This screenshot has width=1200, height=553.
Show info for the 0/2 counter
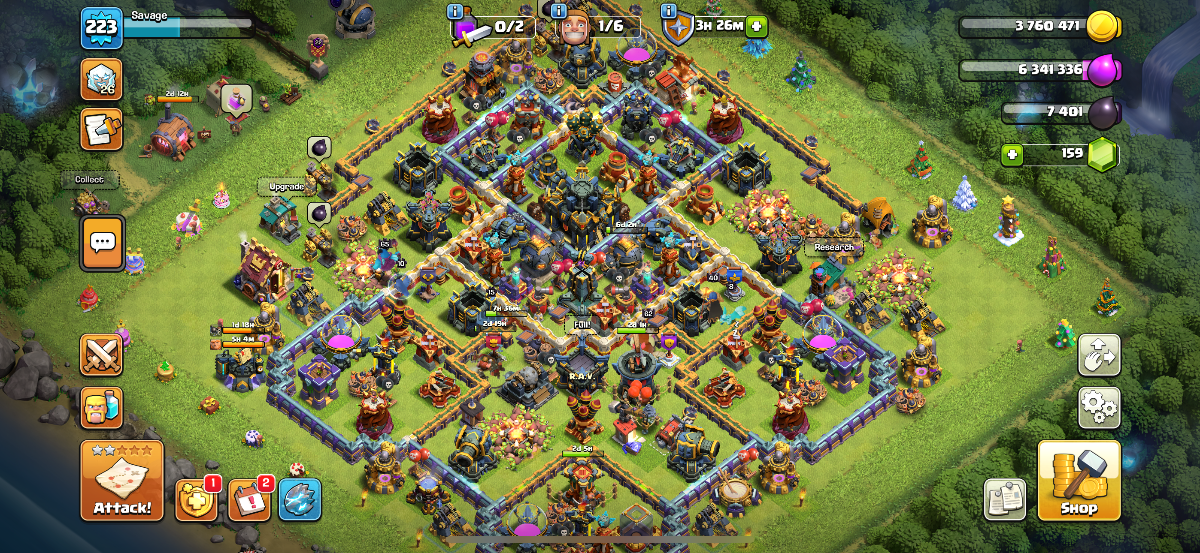456,11
